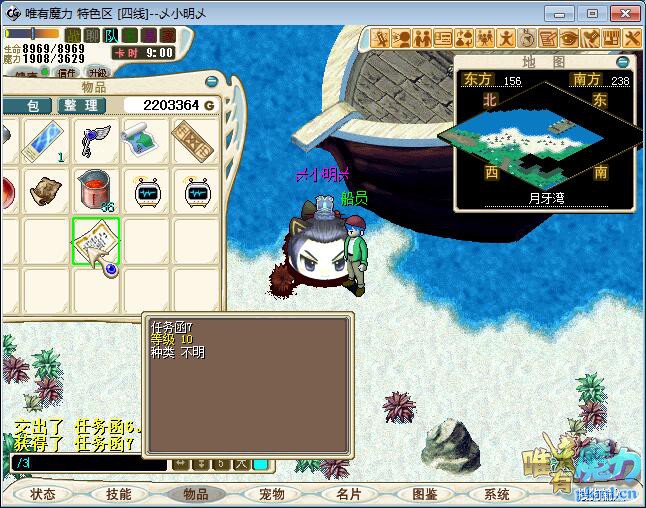Select the red potion beaker item
The height and width of the screenshot is (508, 646).
coord(95,191)
